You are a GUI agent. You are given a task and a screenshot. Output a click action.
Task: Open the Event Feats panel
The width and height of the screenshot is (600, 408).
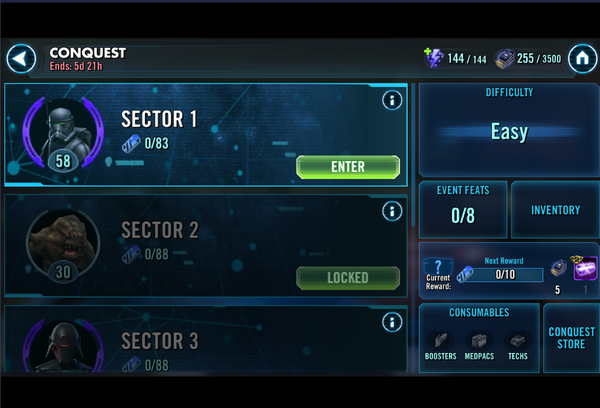(462, 210)
